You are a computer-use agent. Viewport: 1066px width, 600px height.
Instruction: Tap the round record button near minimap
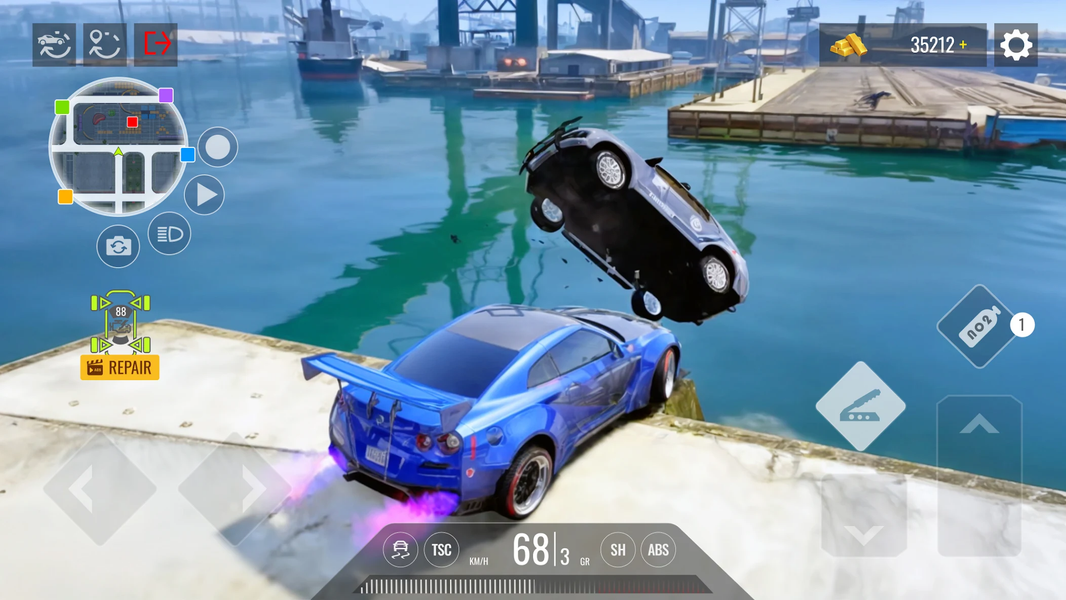click(x=217, y=148)
